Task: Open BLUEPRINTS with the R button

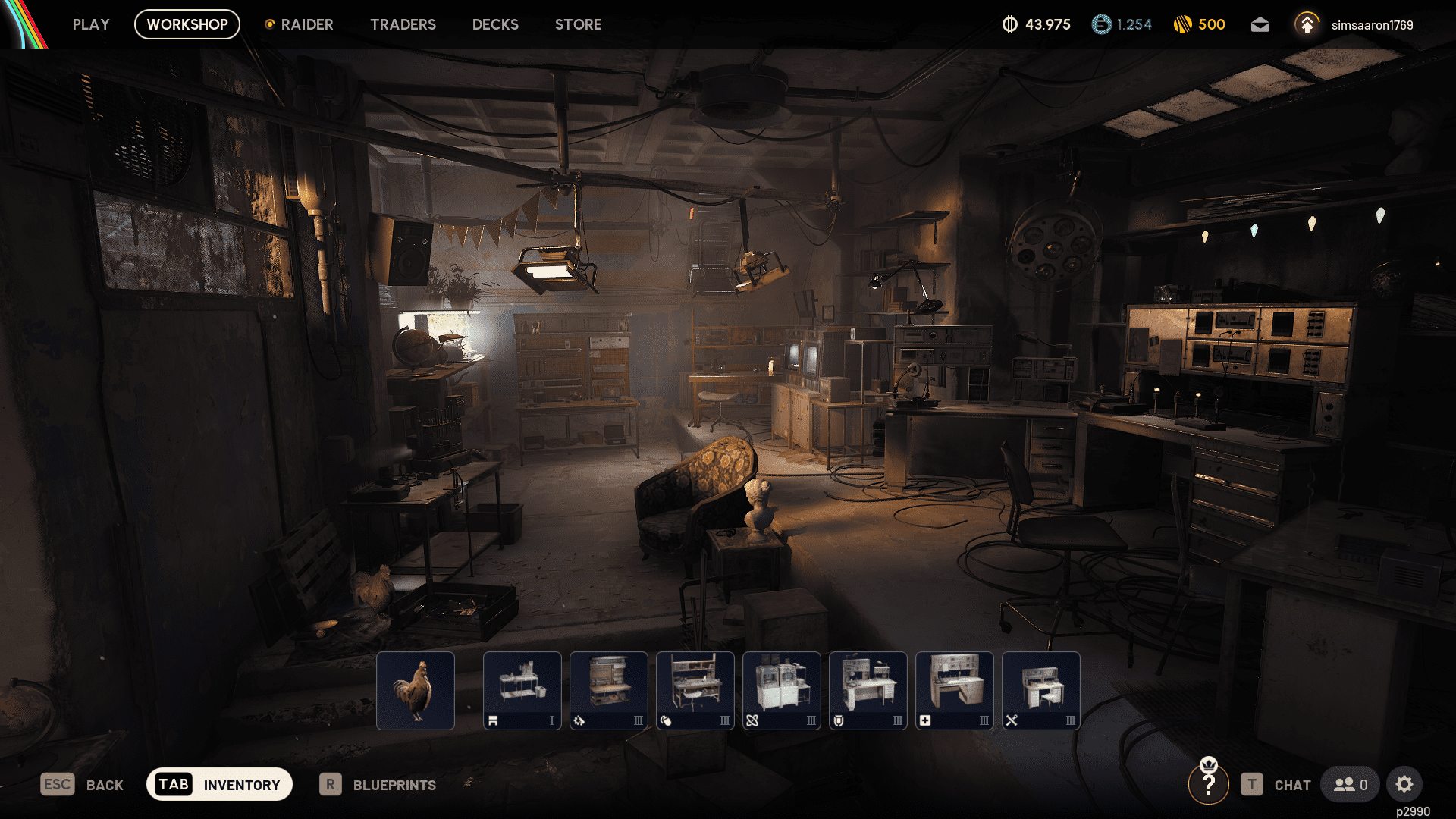Action: click(x=379, y=785)
